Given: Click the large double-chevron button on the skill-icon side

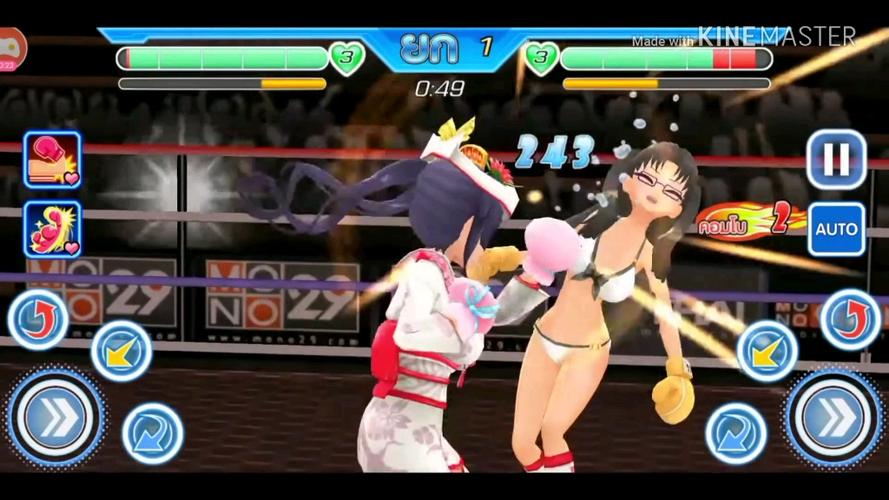Looking at the screenshot, I should [x=55, y=417].
